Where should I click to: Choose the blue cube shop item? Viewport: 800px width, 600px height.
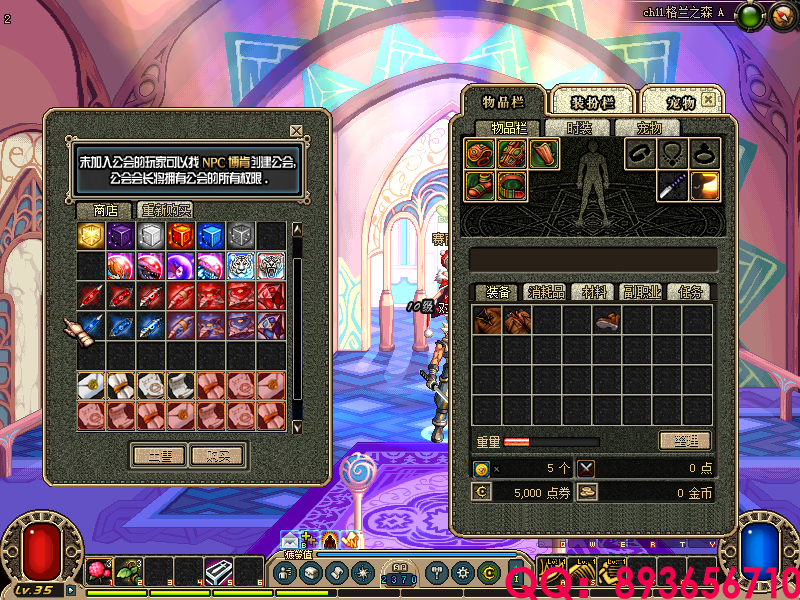pos(211,236)
